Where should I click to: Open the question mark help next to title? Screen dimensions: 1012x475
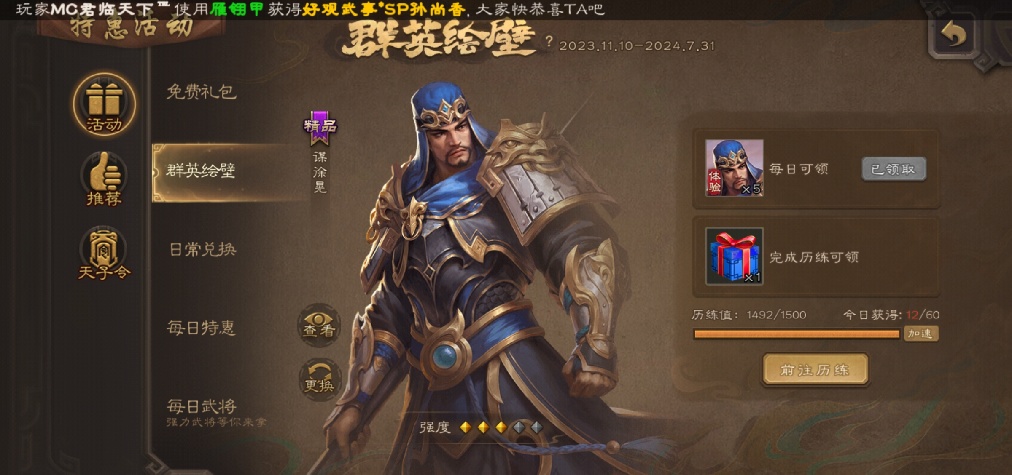pos(548,42)
